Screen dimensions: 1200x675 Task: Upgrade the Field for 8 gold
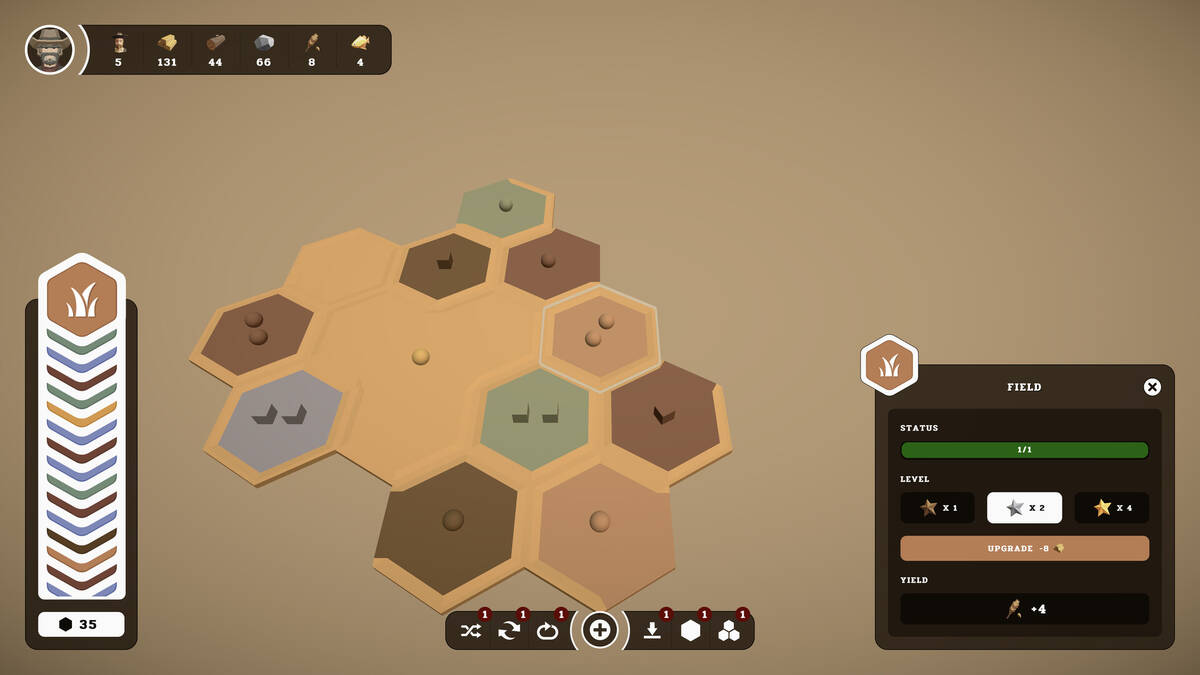[1024, 548]
